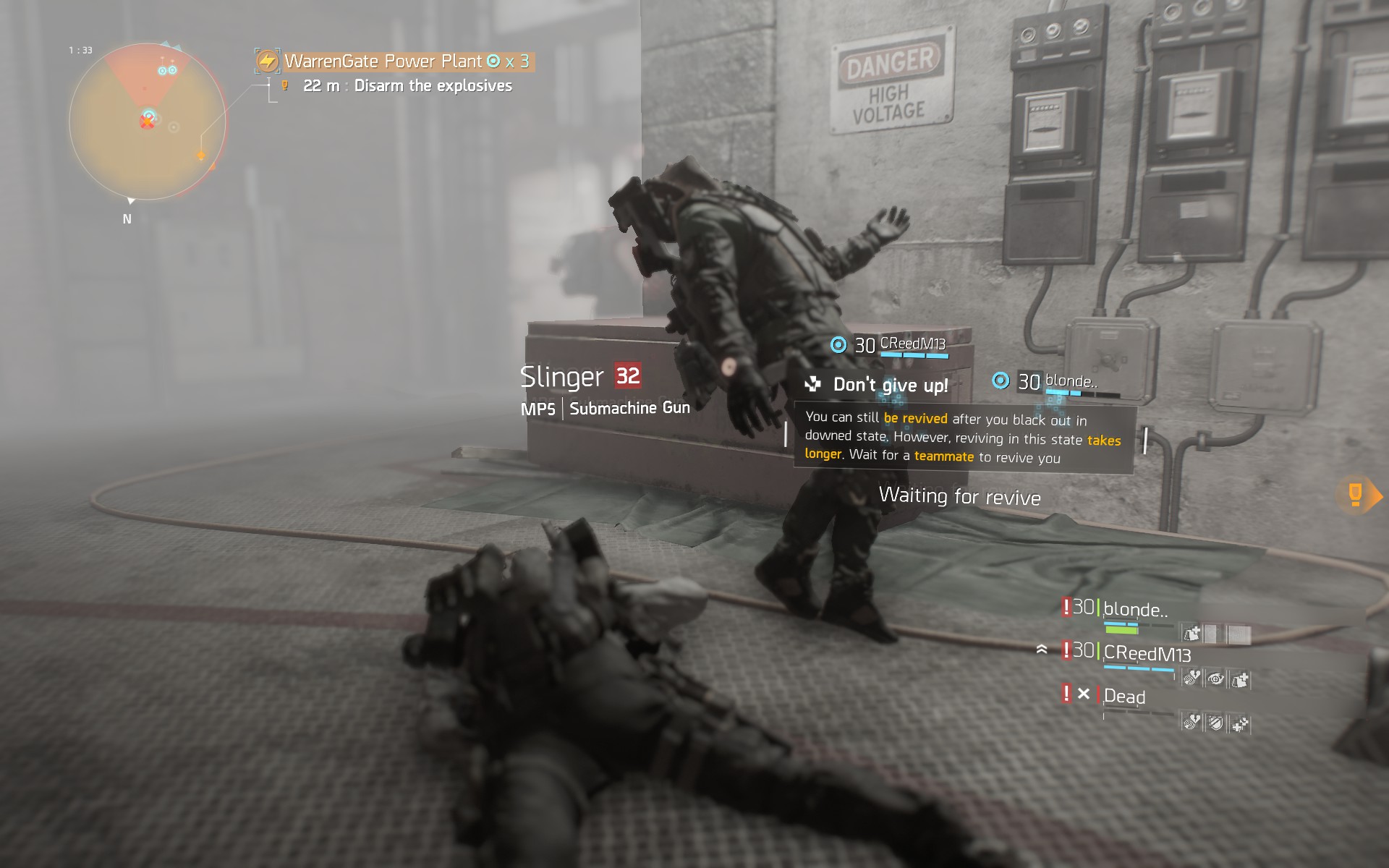The image size is (1389, 868).
Task: Click the circular minimap
Action: click(148, 122)
